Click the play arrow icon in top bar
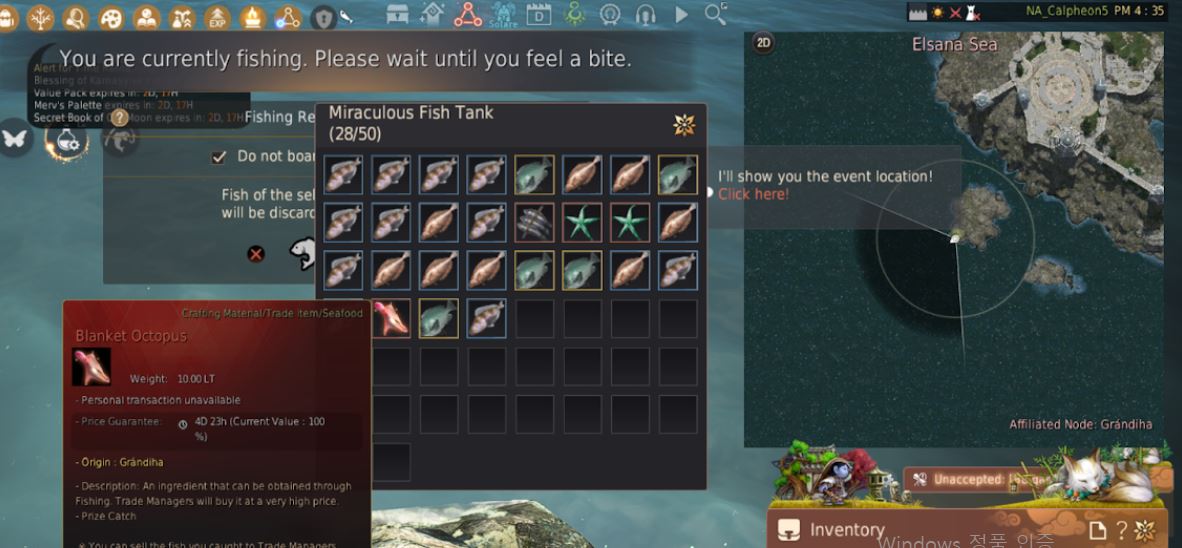Screen dimensions: 1182x548 coord(681,15)
